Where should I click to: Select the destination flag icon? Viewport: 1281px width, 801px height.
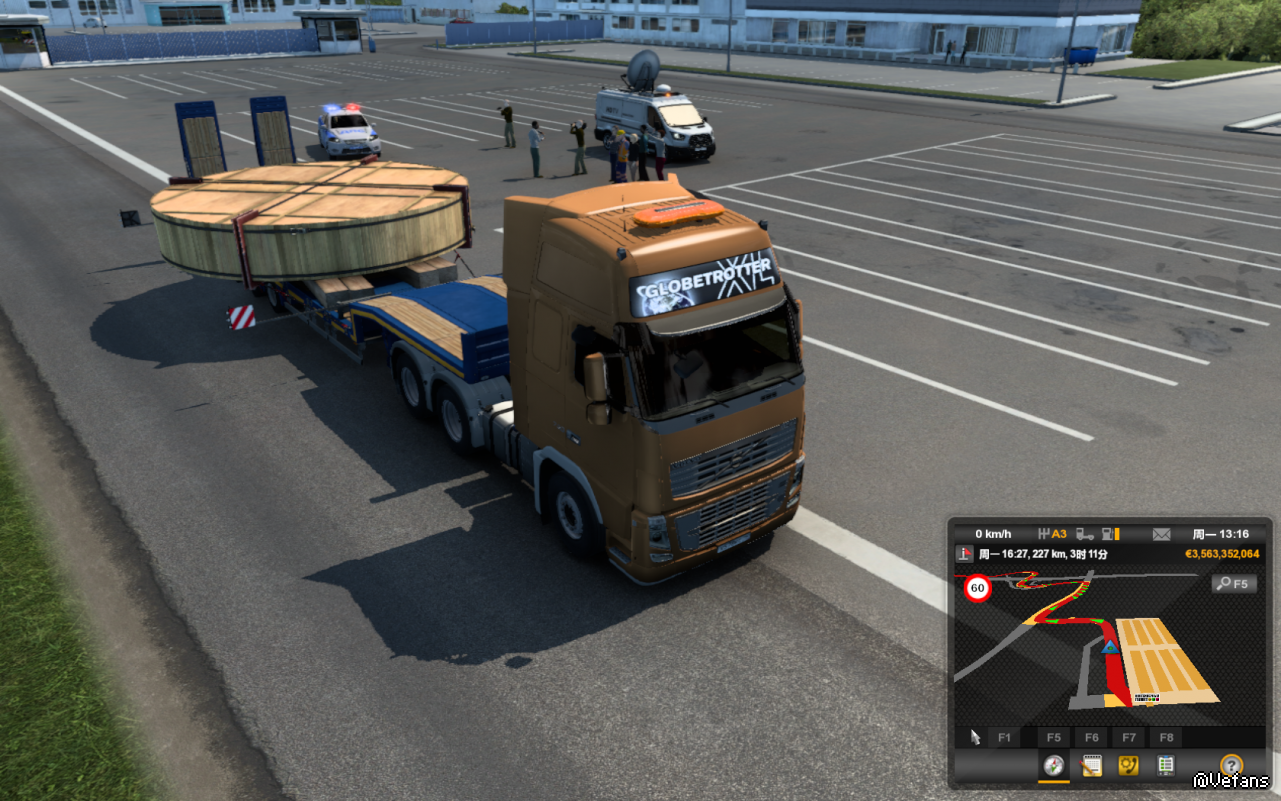(x=964, y=554)
